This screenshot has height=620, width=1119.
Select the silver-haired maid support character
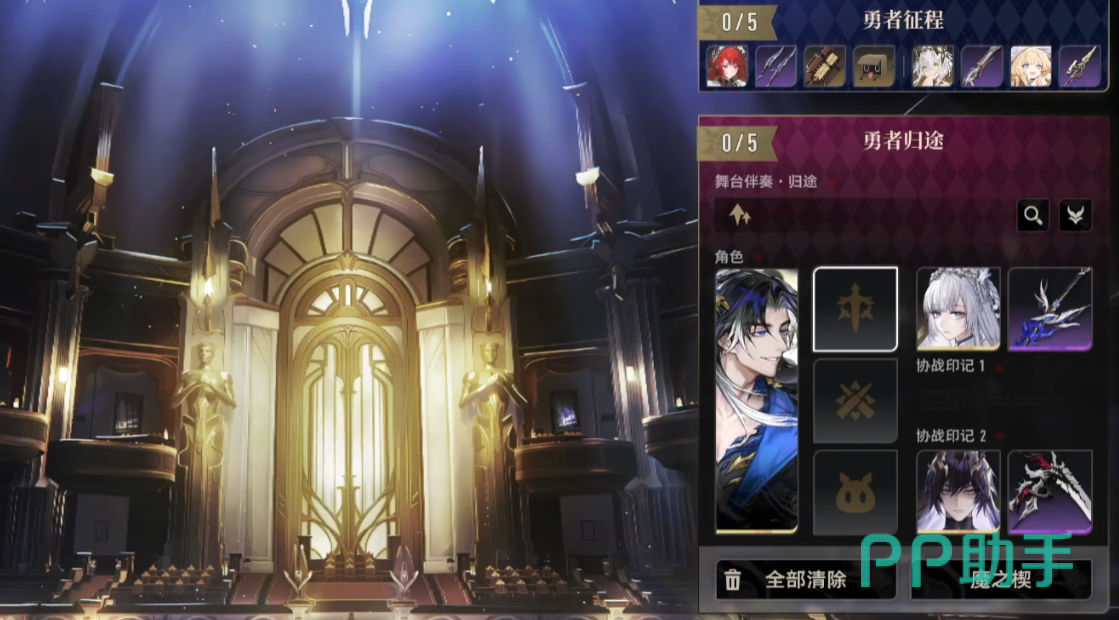point(958,308)
